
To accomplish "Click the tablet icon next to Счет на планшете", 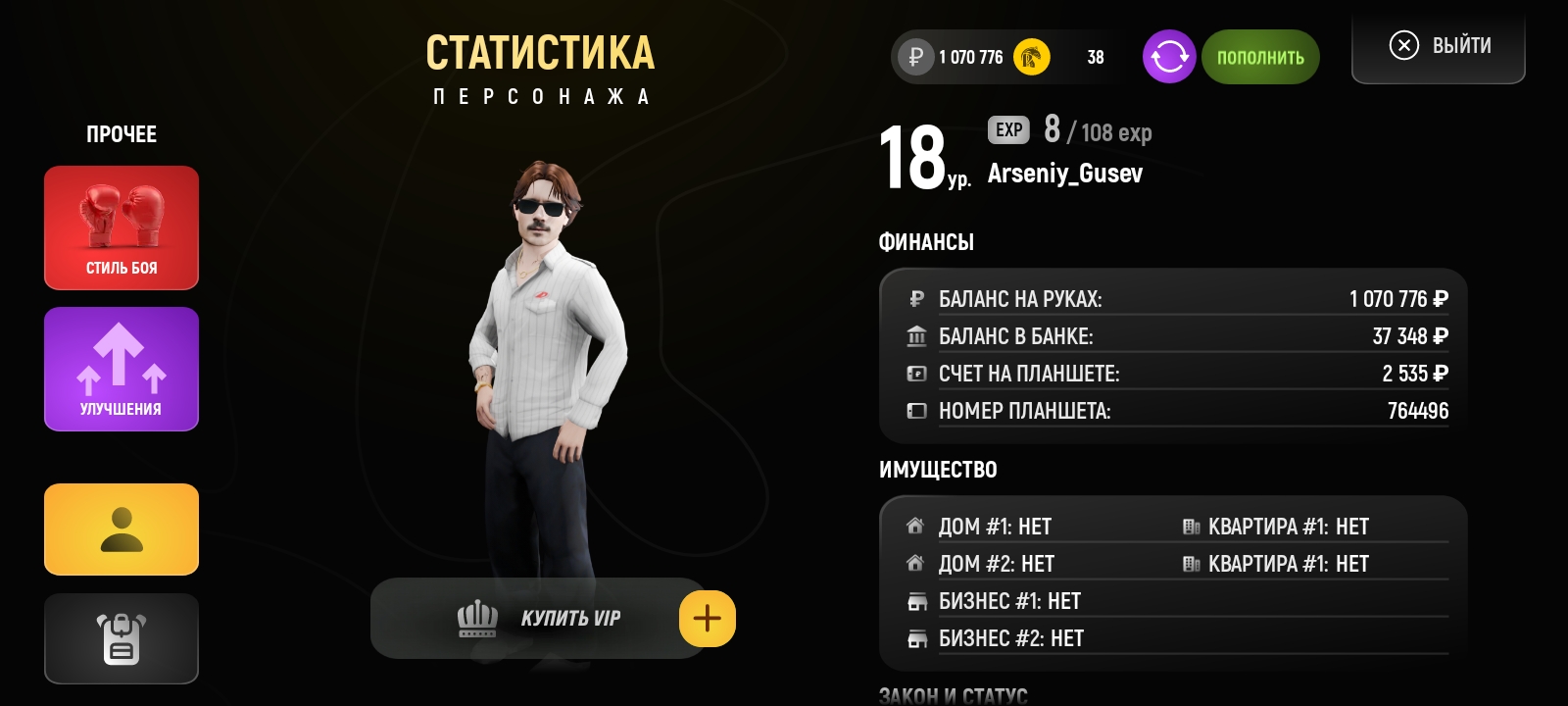I will coord(916,373).
